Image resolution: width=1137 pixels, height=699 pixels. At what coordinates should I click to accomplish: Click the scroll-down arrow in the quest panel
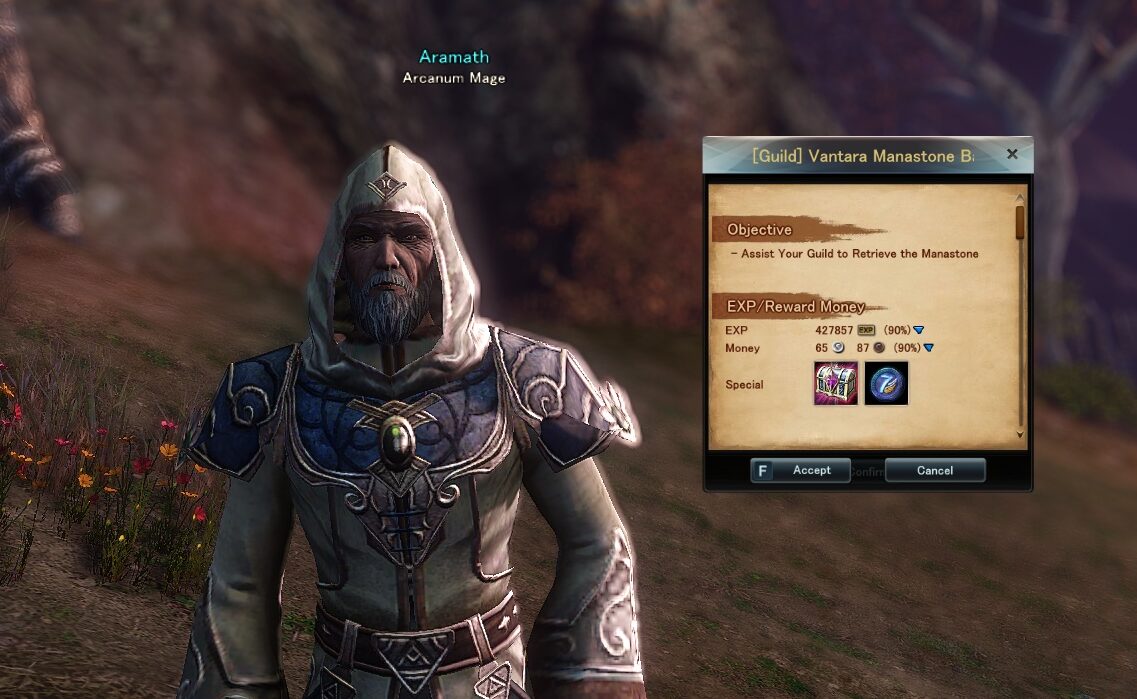coord(1020,434)
